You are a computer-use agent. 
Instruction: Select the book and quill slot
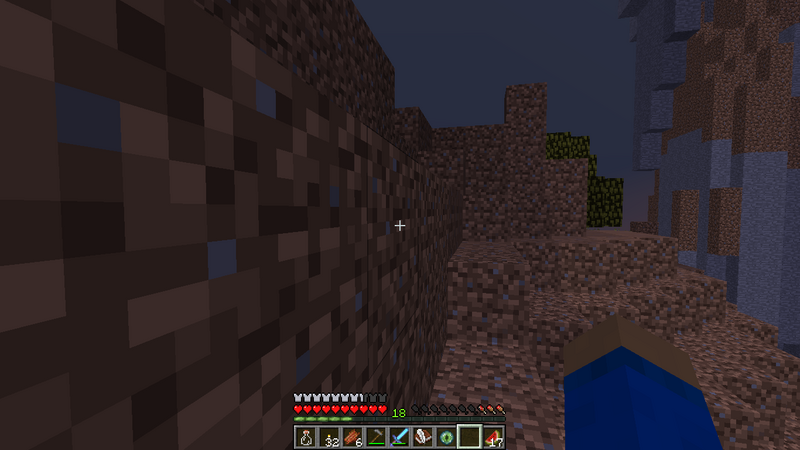point(421,437)
